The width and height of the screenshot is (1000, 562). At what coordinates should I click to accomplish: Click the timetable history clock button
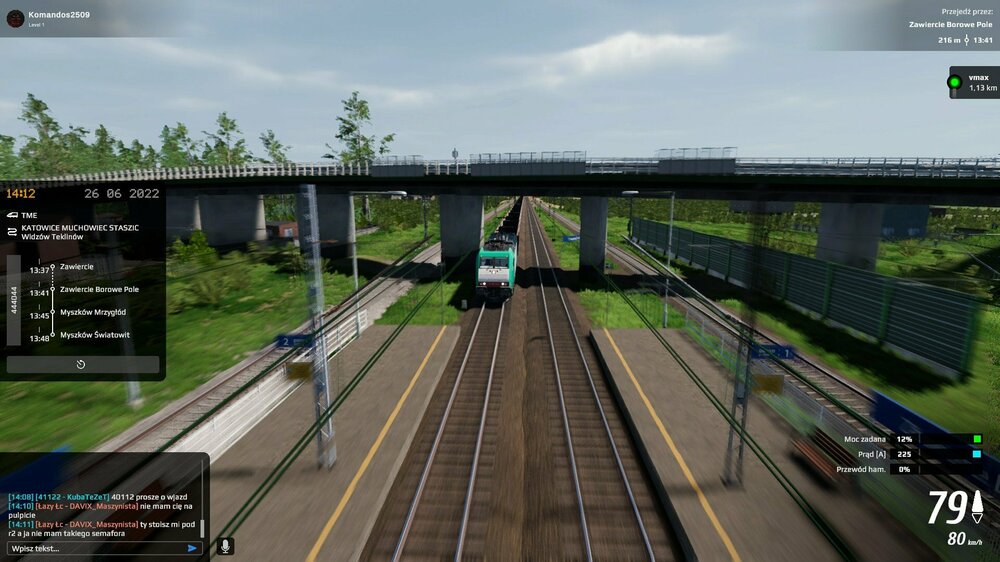pos(82,365)
